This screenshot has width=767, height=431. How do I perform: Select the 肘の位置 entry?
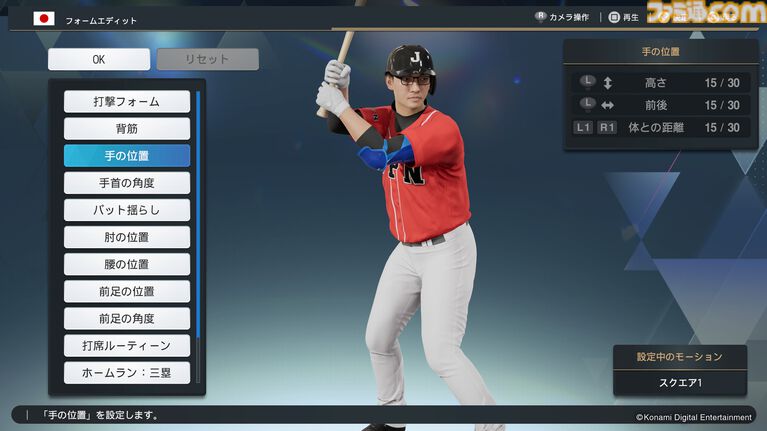pos(127,237)
